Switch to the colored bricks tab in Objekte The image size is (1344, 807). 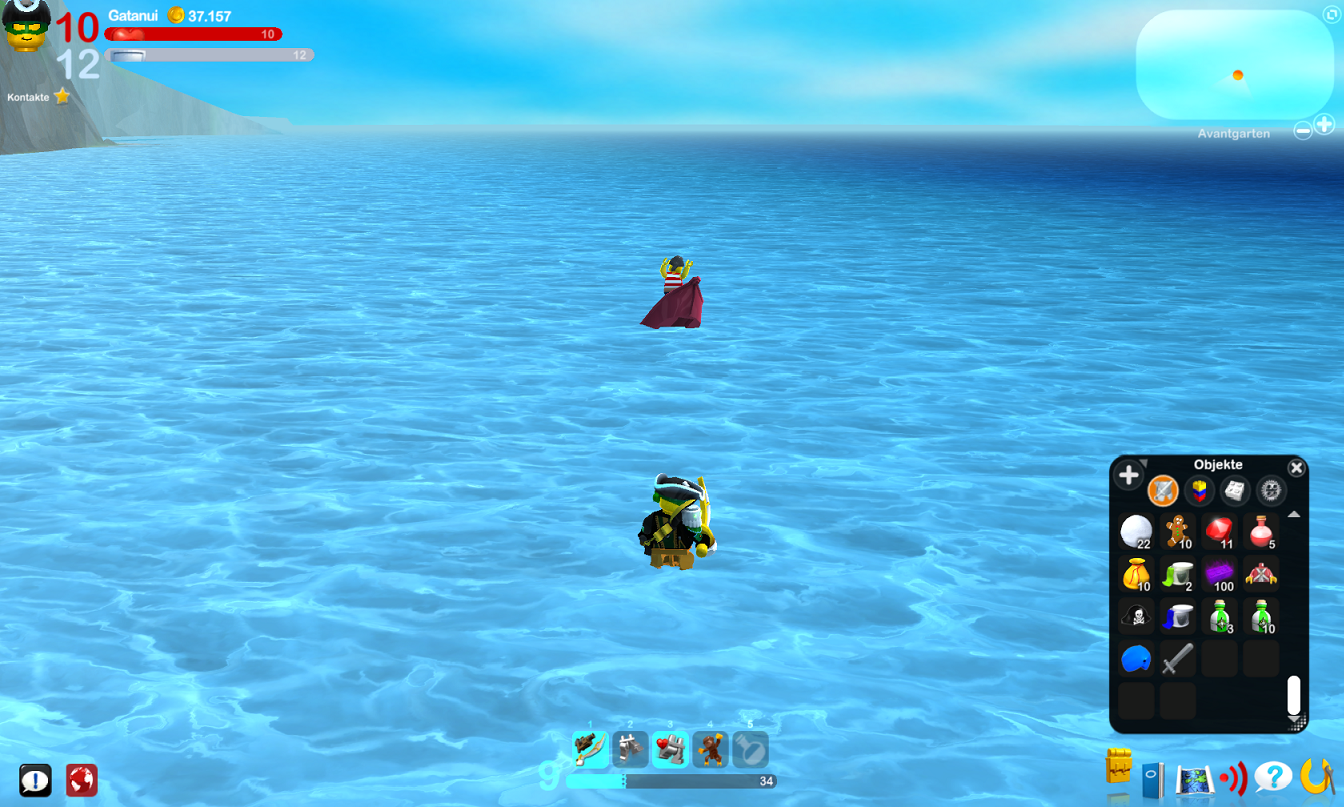(1199, 490)
